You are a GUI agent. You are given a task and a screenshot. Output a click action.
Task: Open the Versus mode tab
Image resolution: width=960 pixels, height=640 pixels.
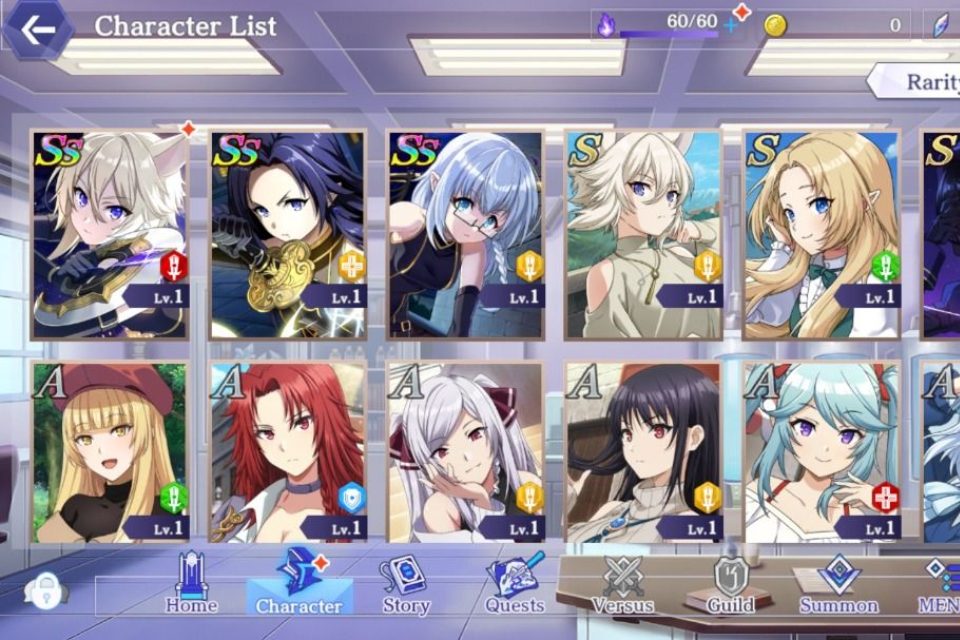[x=622, y=584]
